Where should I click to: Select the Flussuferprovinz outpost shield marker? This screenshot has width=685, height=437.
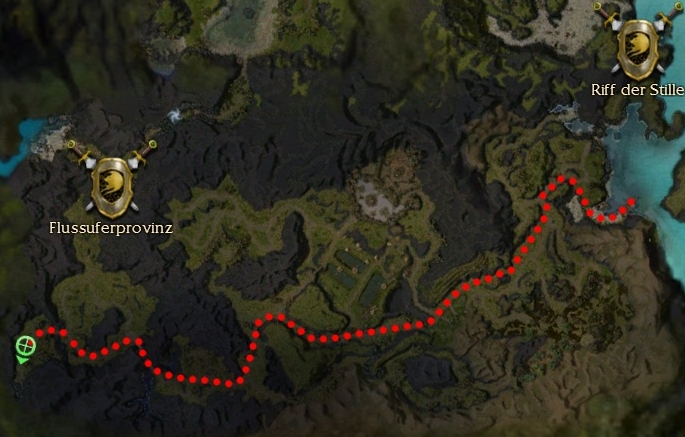point(112,184)
